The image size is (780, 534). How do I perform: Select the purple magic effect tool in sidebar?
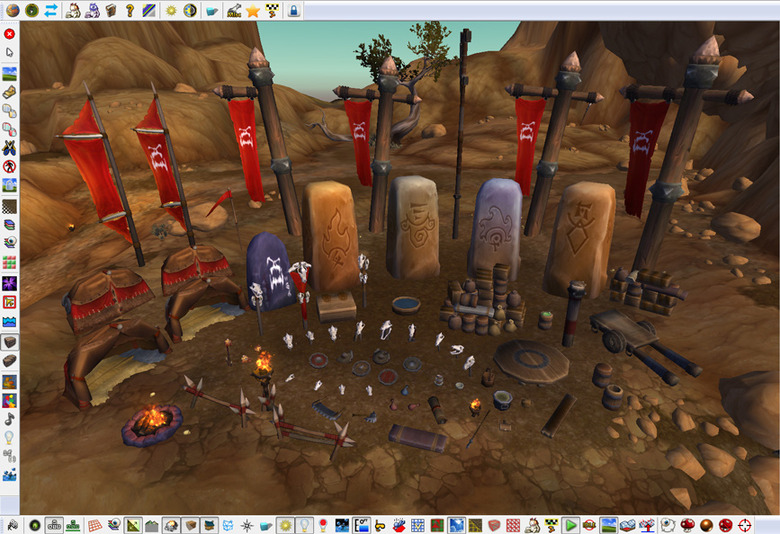tap(10, 284)
